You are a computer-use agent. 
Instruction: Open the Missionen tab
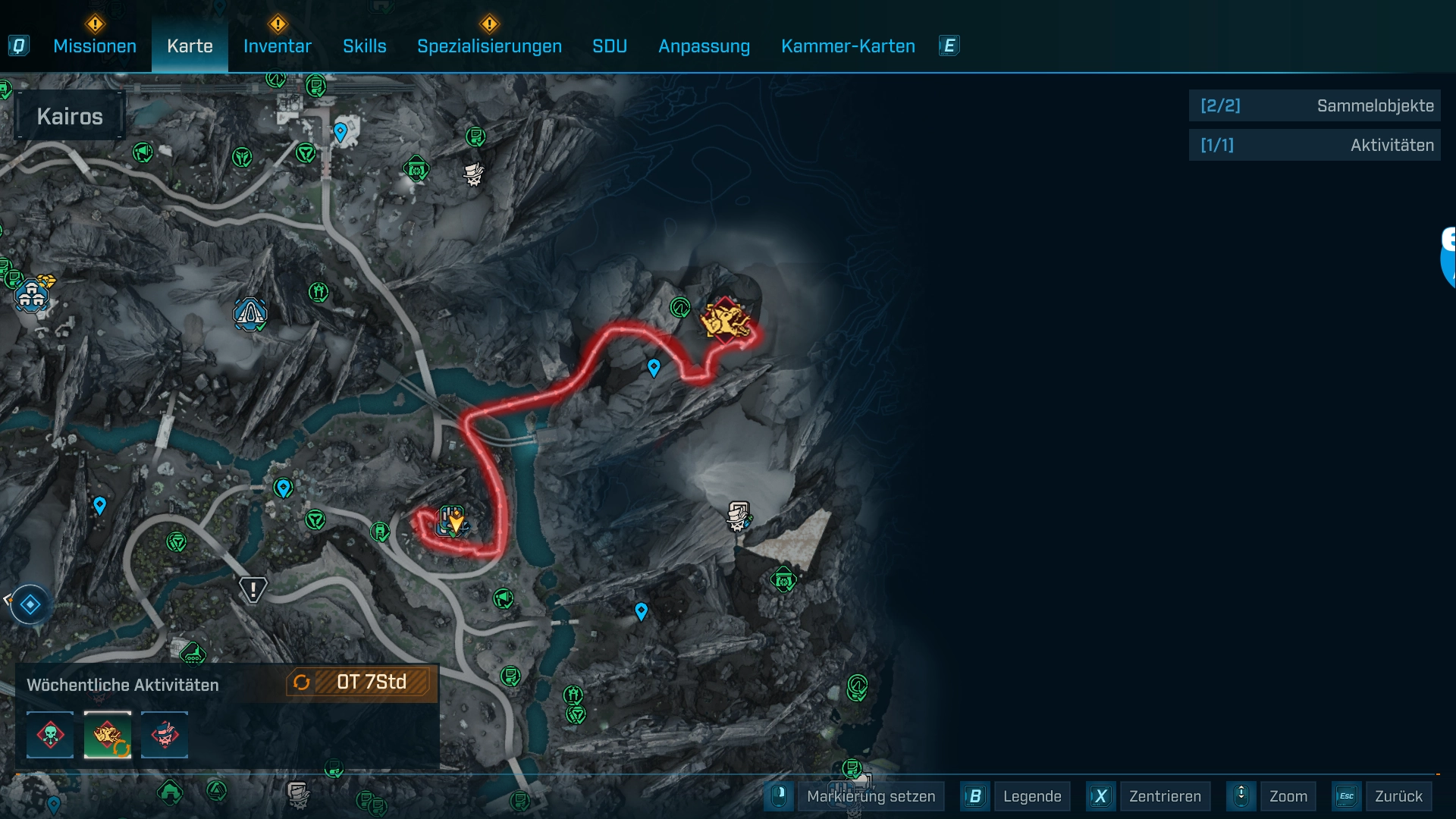click(95, 46)
